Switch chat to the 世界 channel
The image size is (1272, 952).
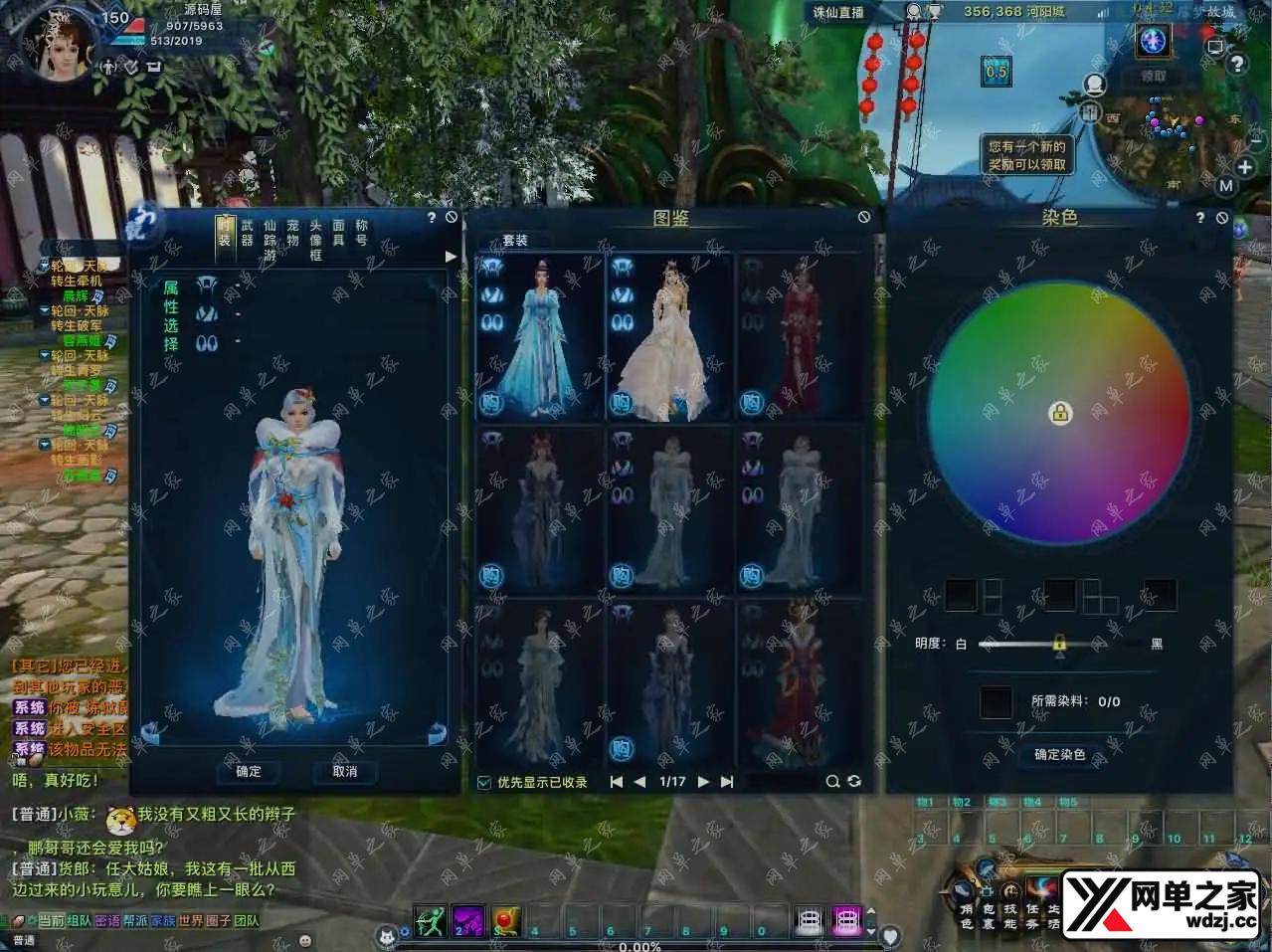coord(190,921)
